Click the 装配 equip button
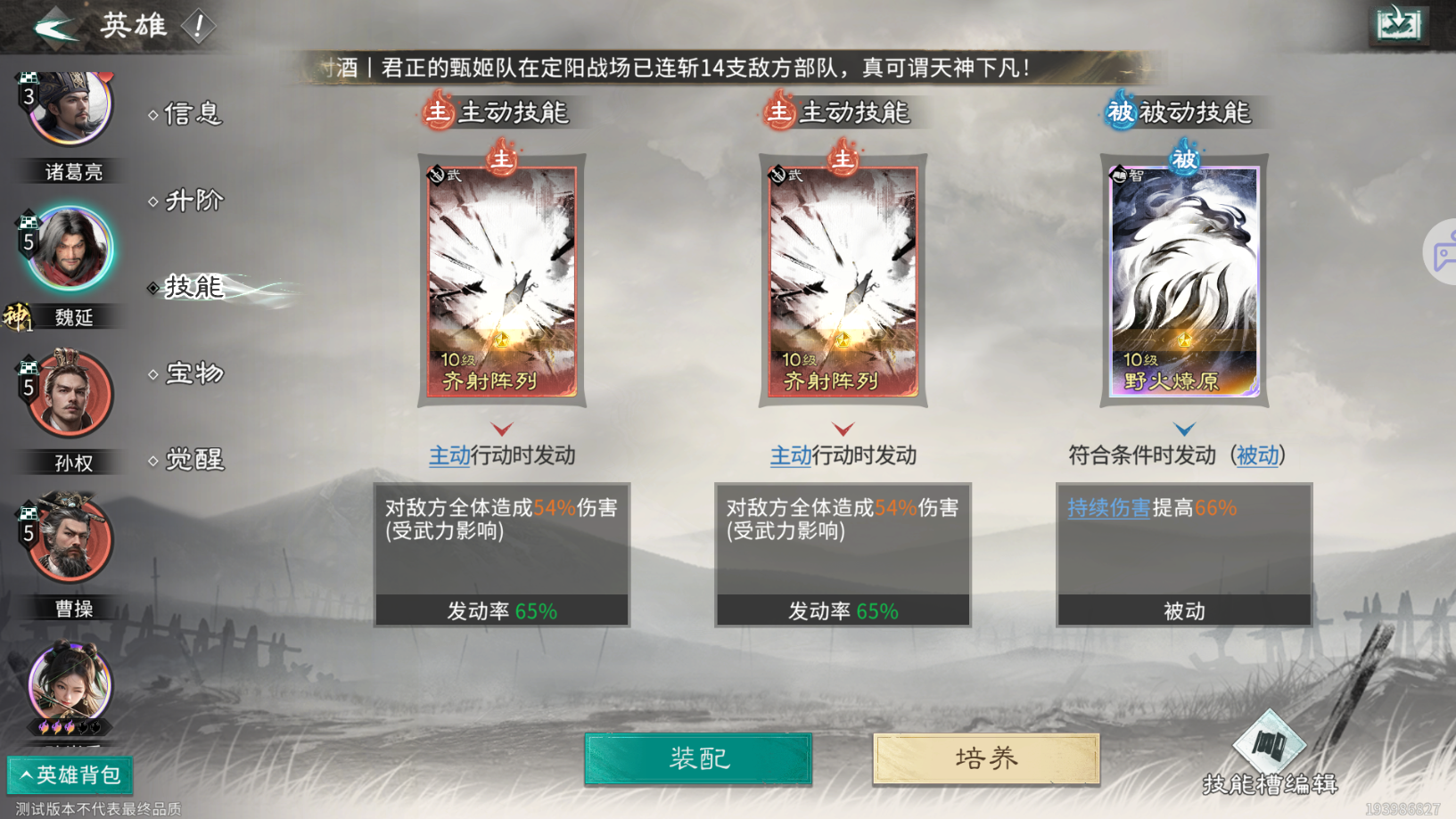Image resolution: width=1456 pixels, height=819 pixels. tap(697, 758)
